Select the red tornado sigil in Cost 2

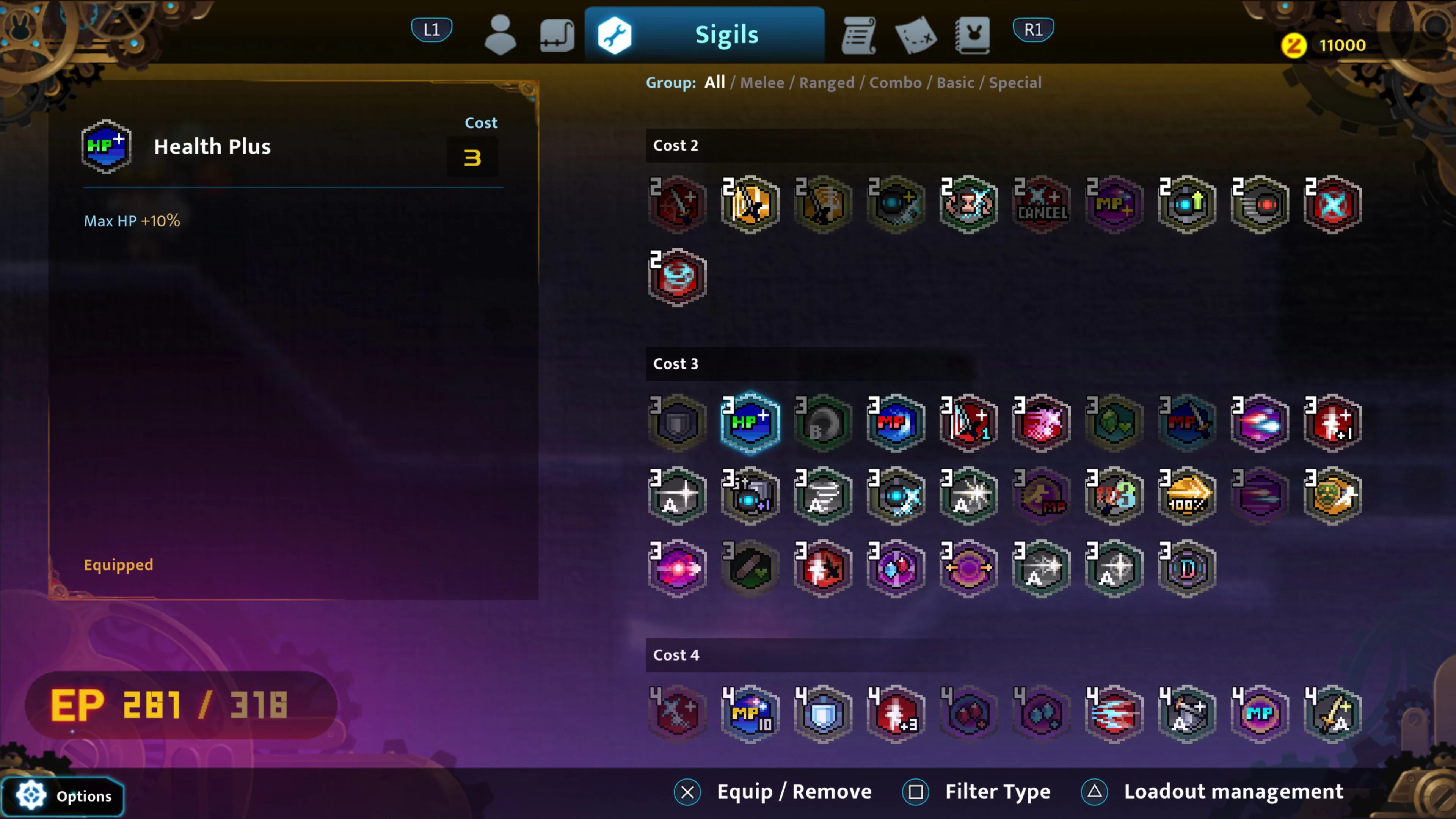pyautogui.click(x=677, y=277)
